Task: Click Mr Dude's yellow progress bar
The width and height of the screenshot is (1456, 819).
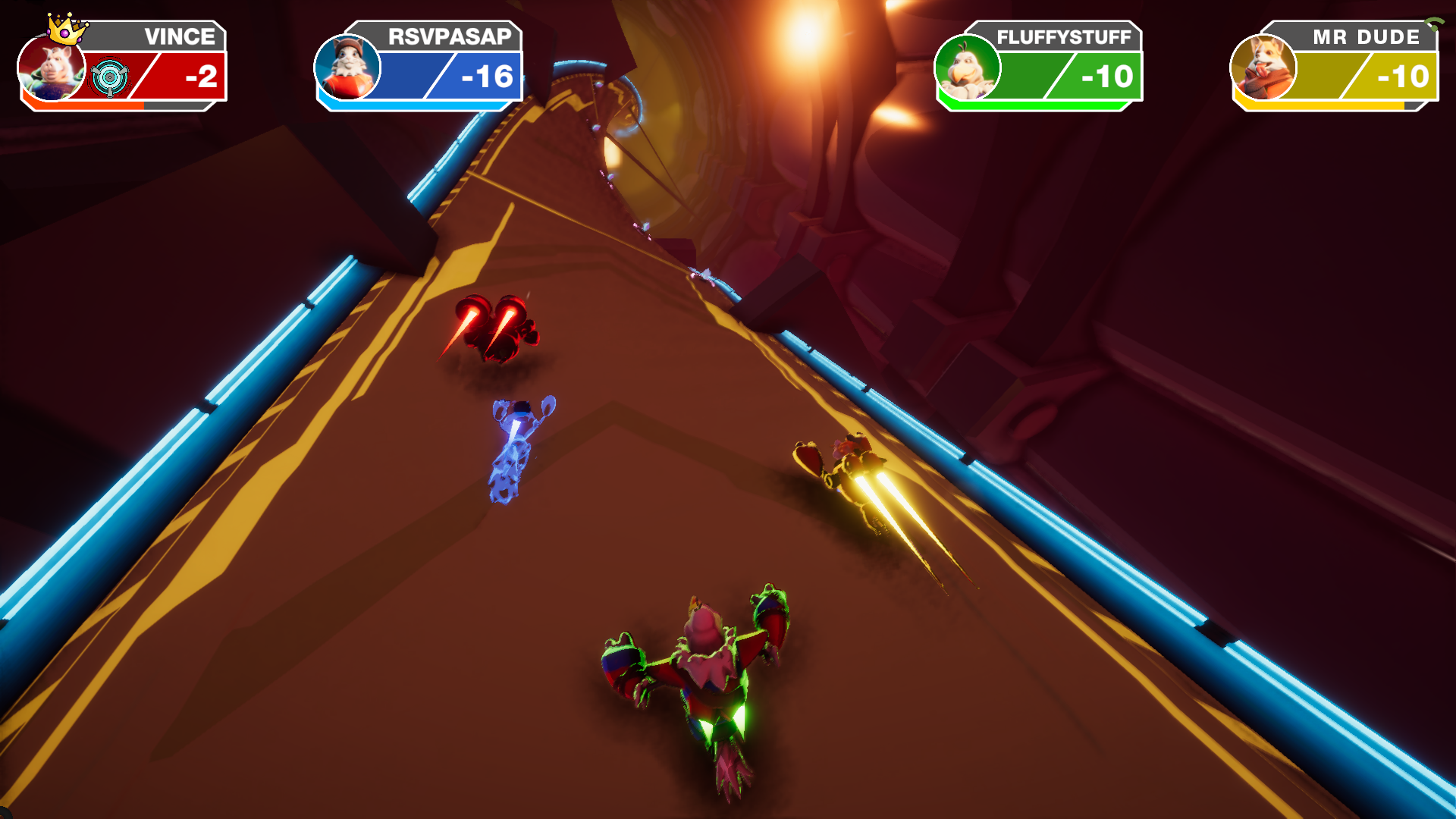Action: tap(1319, 107)
